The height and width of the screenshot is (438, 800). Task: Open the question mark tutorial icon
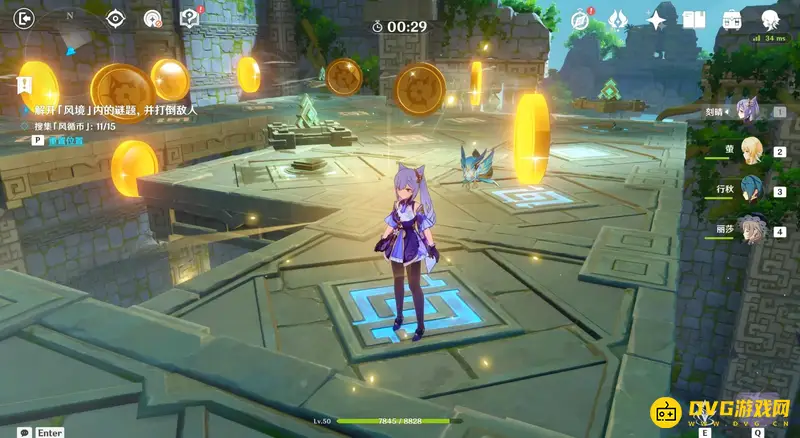pyautogui.click(x=188, y=18)
